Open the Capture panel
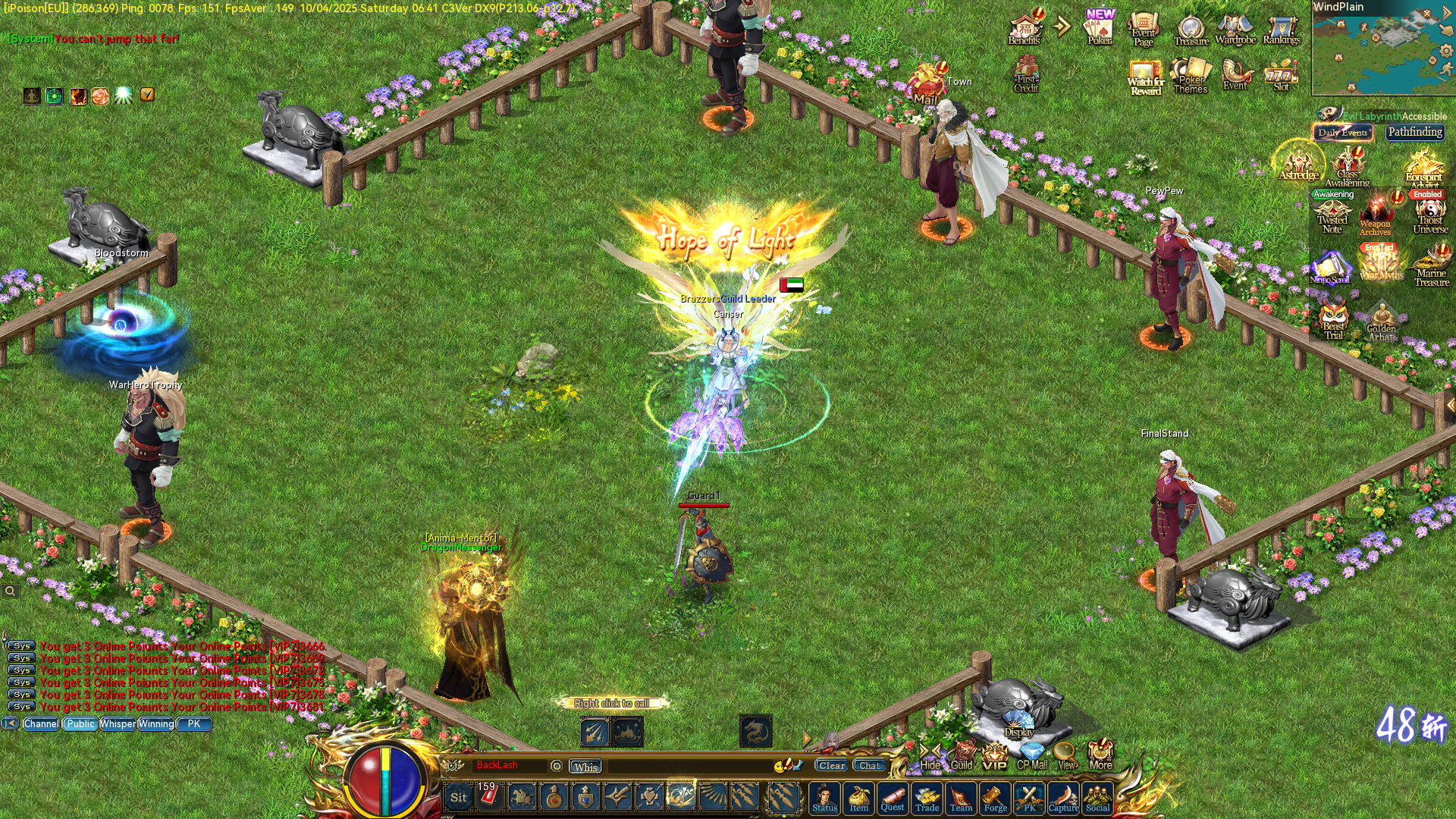 (x=1064, y=798)
